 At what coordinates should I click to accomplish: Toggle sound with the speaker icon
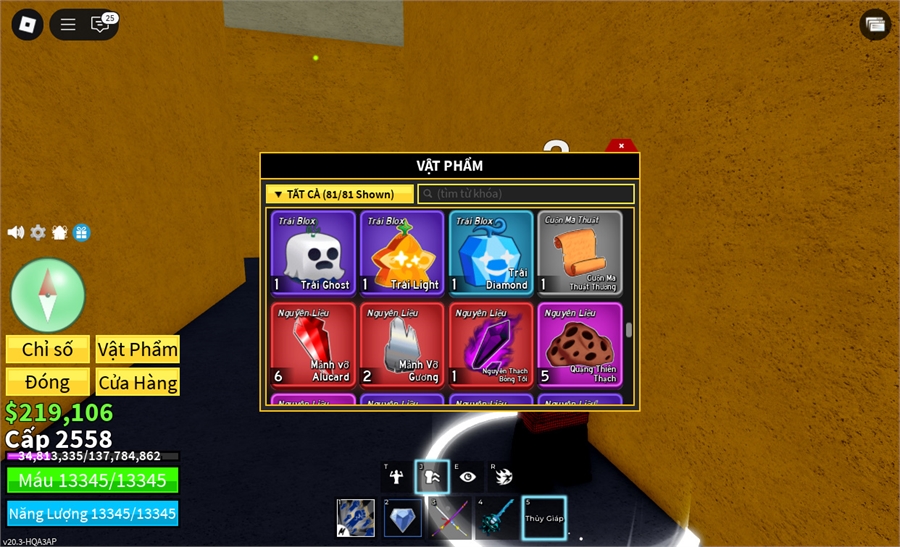point(15,232)
